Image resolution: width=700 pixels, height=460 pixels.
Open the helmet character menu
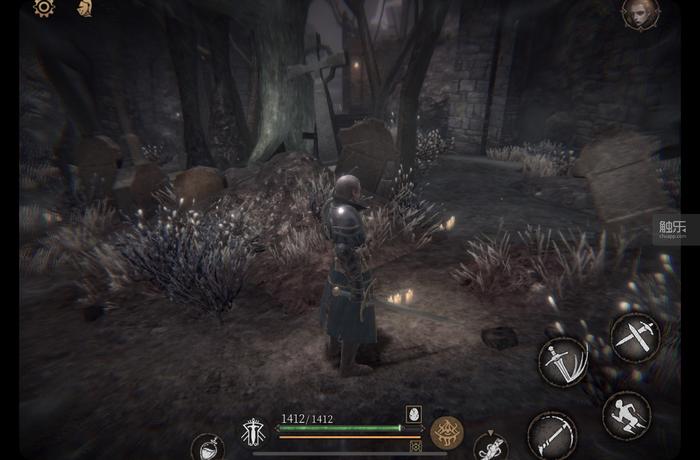point(85,8)
